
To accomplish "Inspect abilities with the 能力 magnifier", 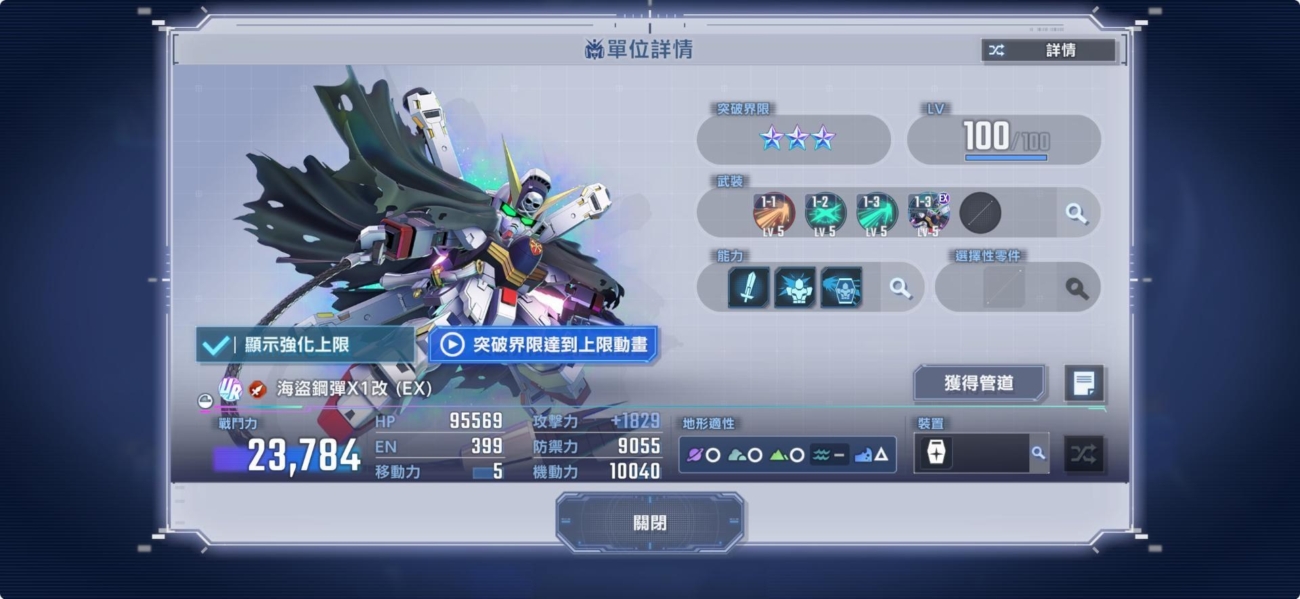I will tap(900, 288).
